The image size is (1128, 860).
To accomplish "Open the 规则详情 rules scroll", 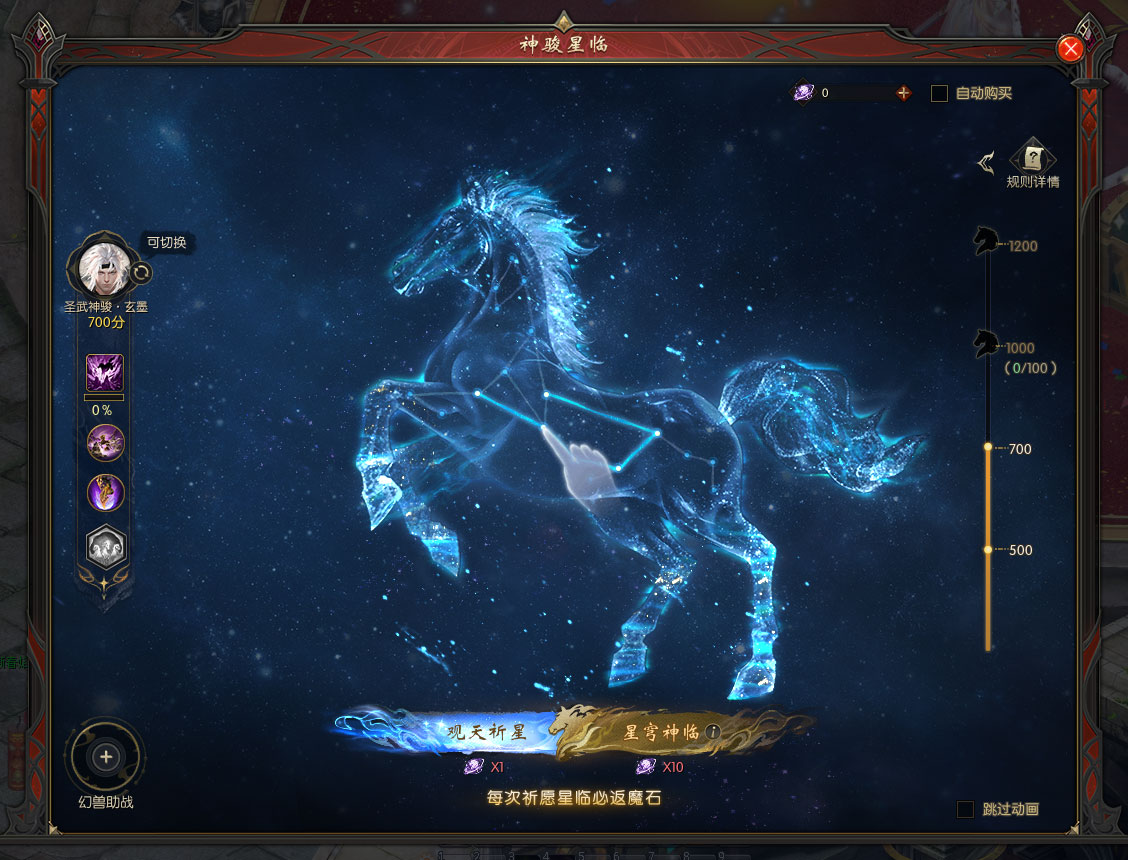I will click(1033, 158).
